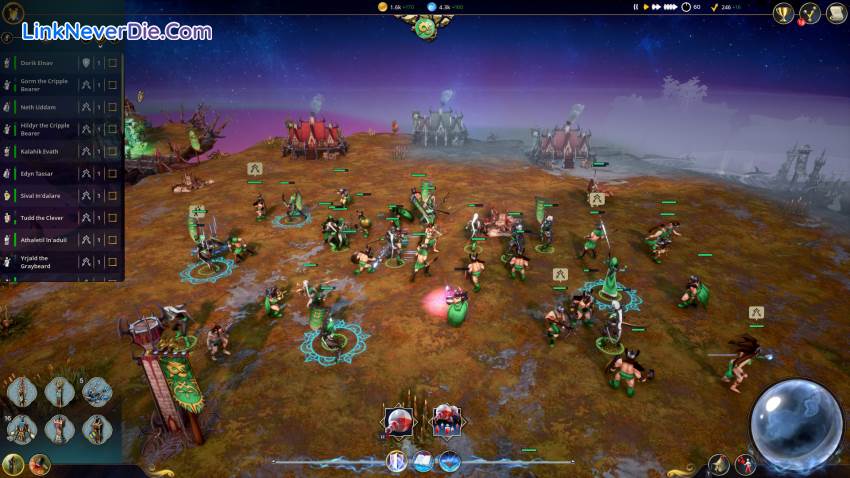Set game speed to normal play

pos(647,7)
